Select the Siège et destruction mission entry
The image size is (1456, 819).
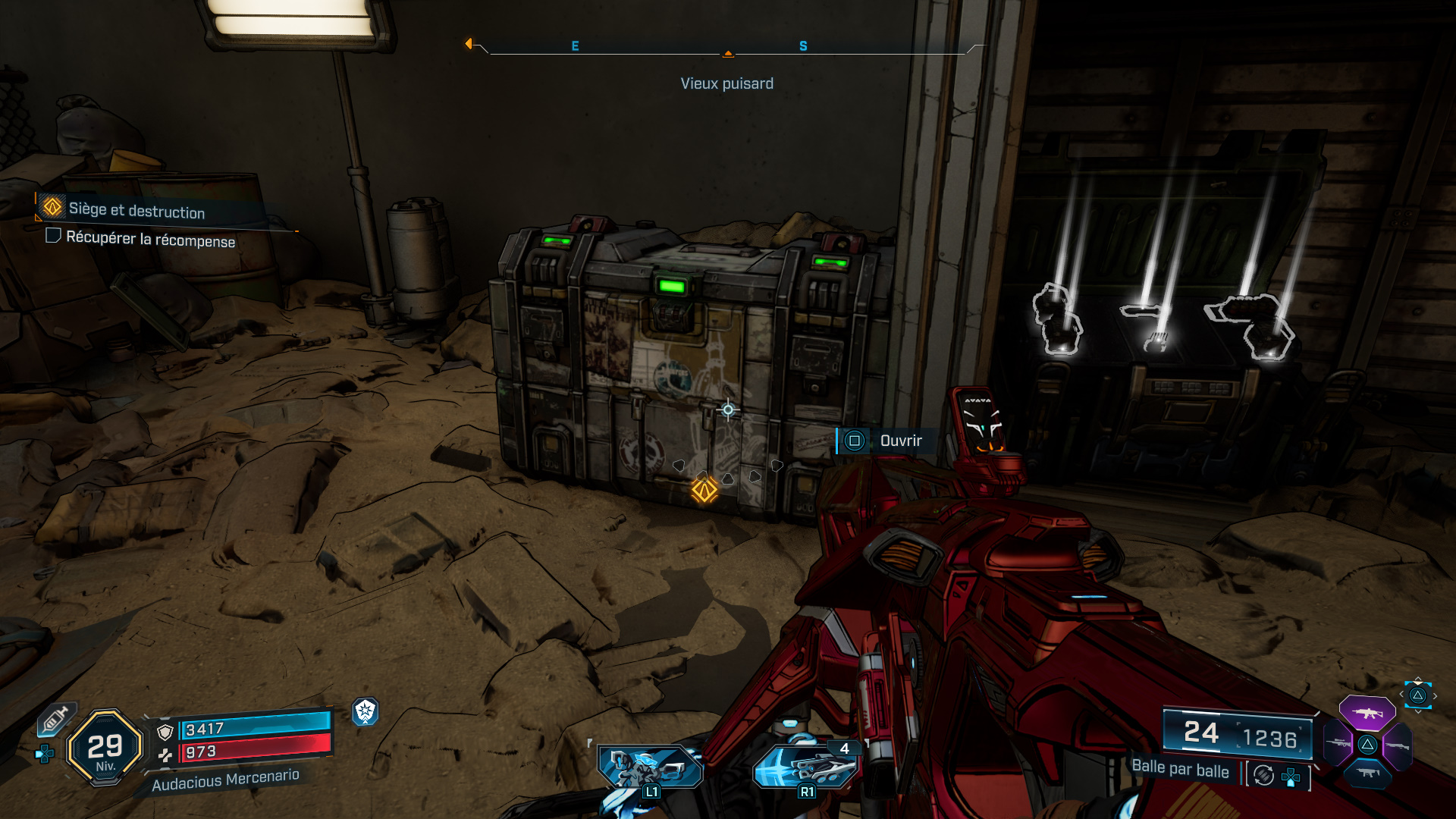136,209
